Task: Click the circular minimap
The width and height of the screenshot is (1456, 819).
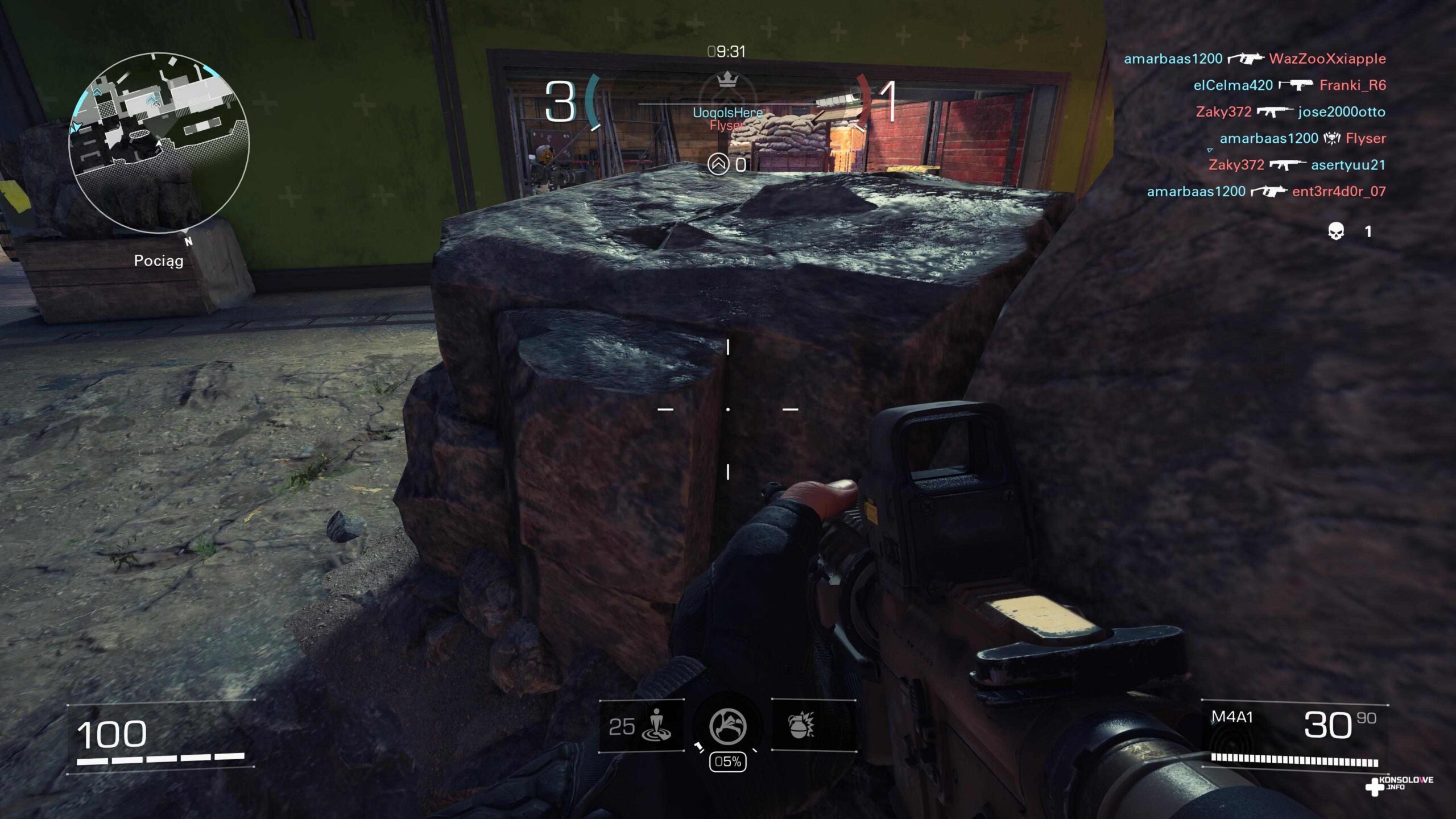Action: pos(159,143)
